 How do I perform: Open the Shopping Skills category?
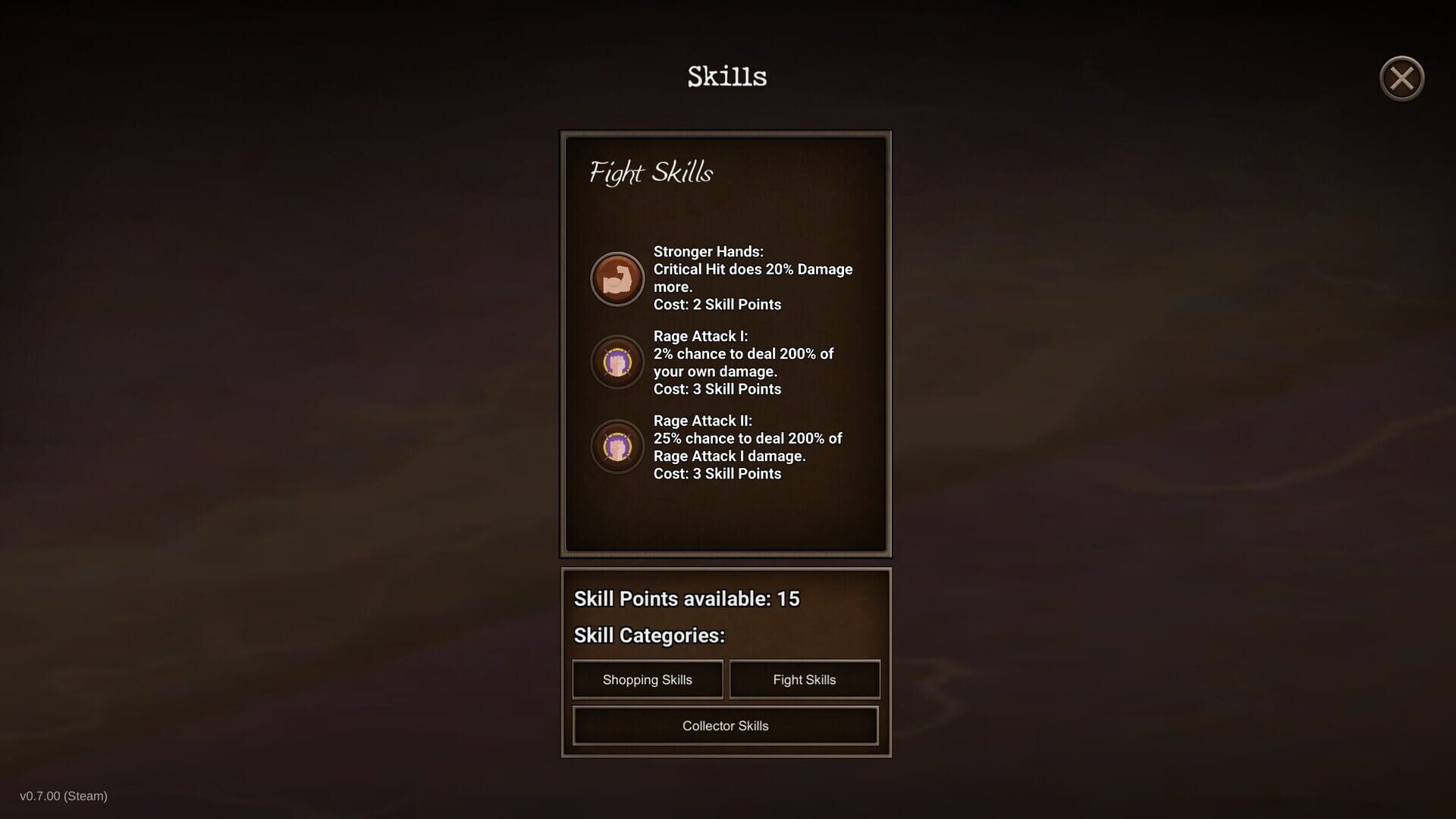(647, 679)
